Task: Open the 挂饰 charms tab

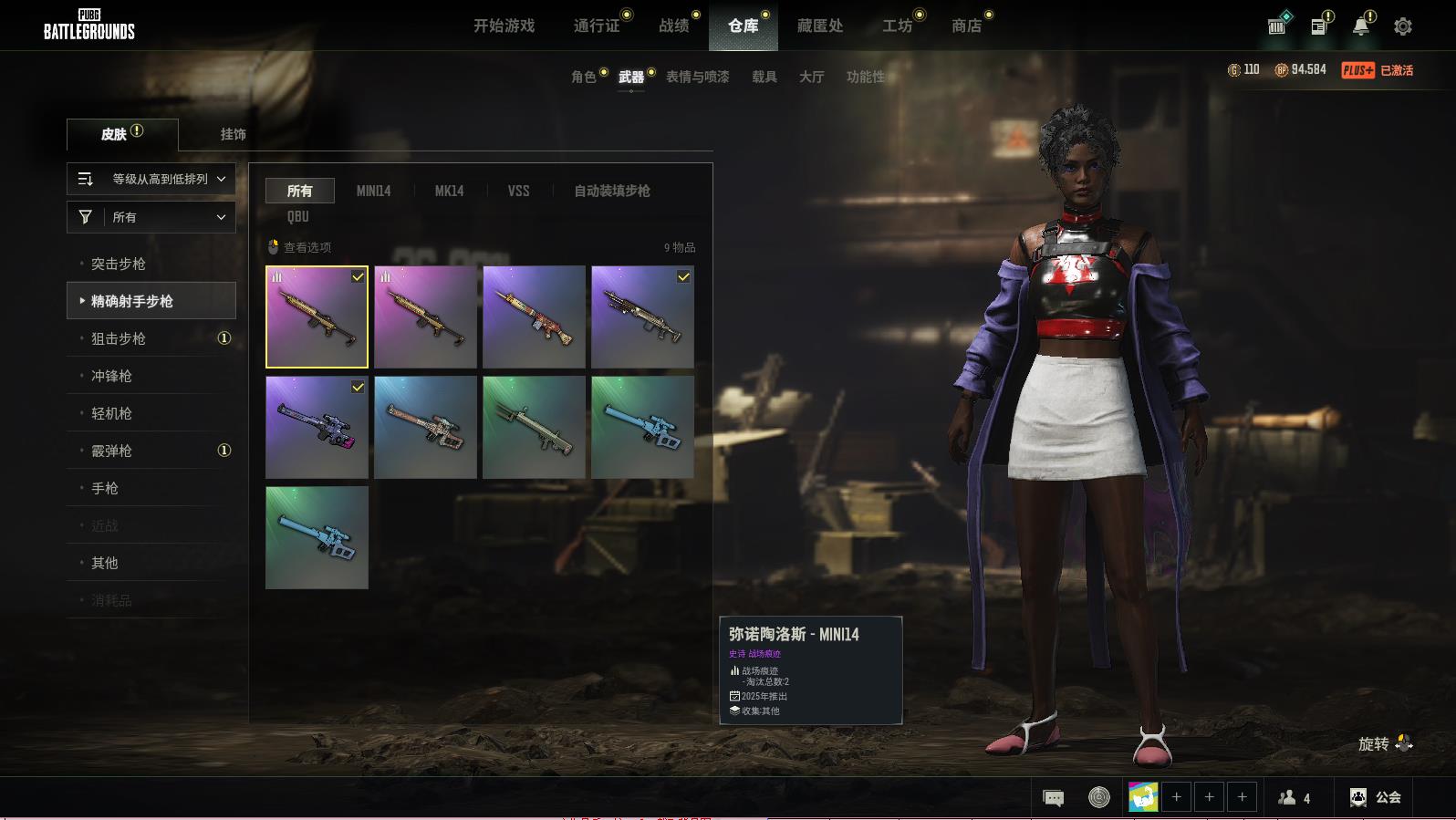Action: coord(233,134)
